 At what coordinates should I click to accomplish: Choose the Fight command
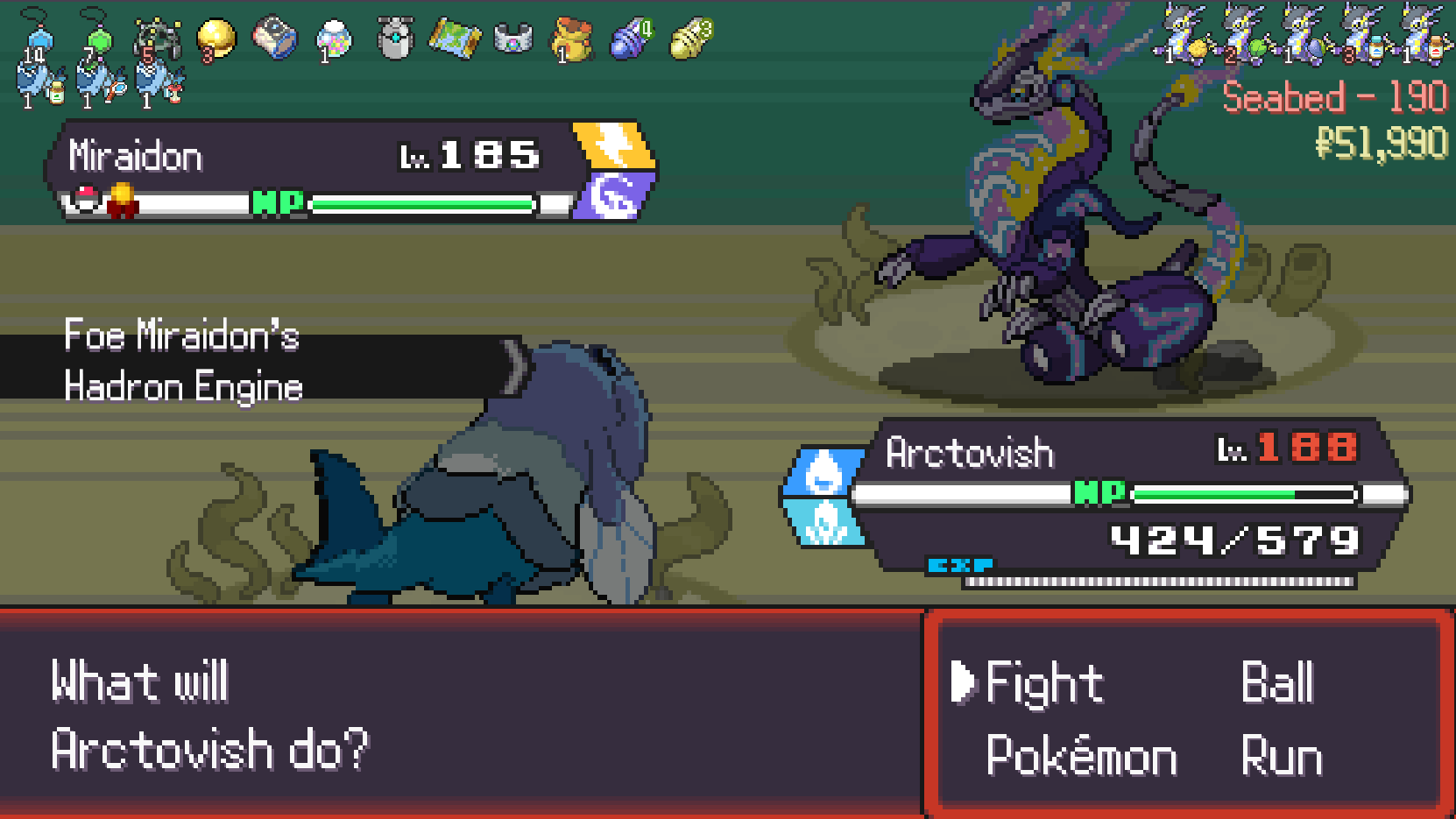(1043, 684)
